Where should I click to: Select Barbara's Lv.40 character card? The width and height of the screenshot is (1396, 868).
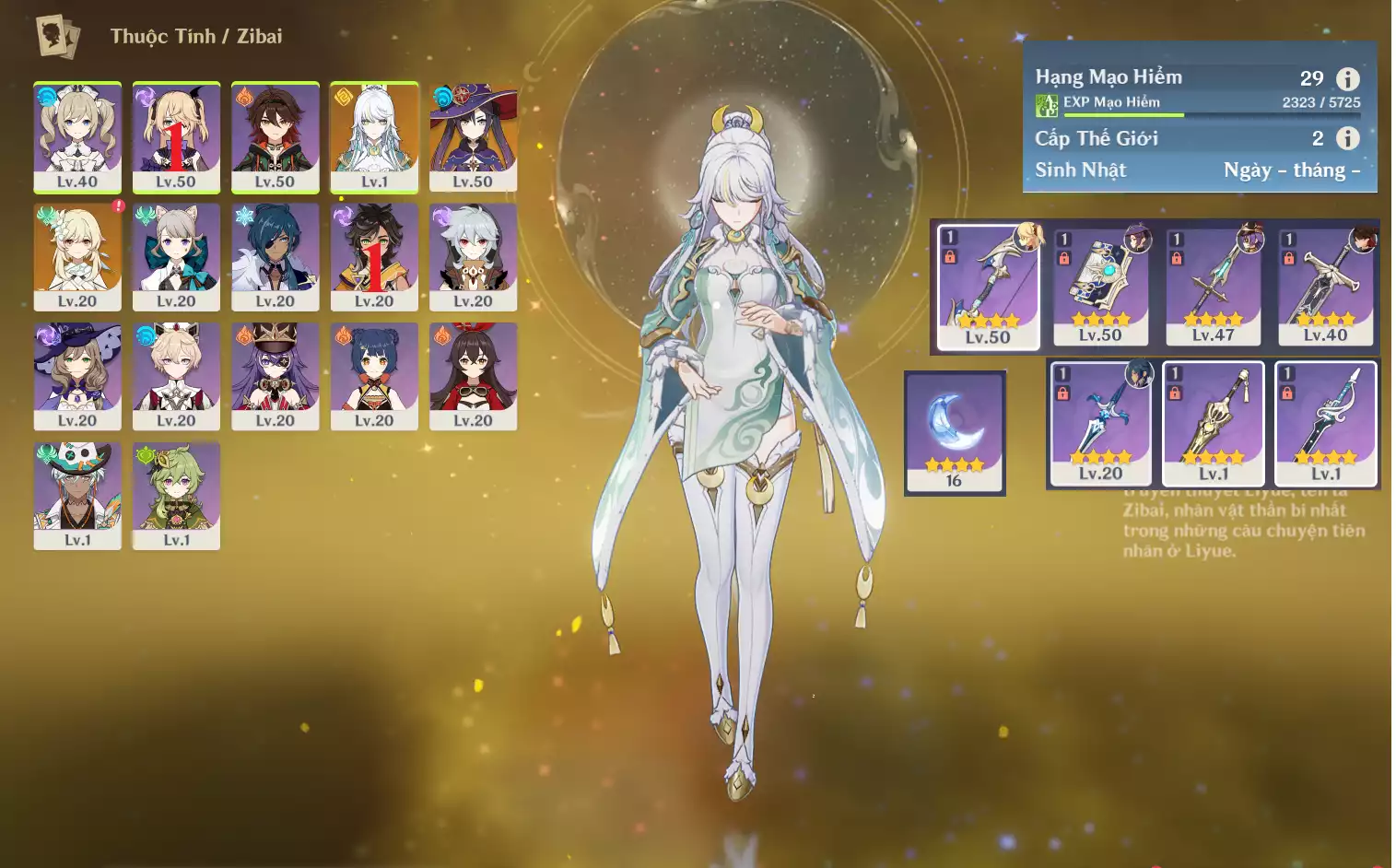(x=77, y=136)
